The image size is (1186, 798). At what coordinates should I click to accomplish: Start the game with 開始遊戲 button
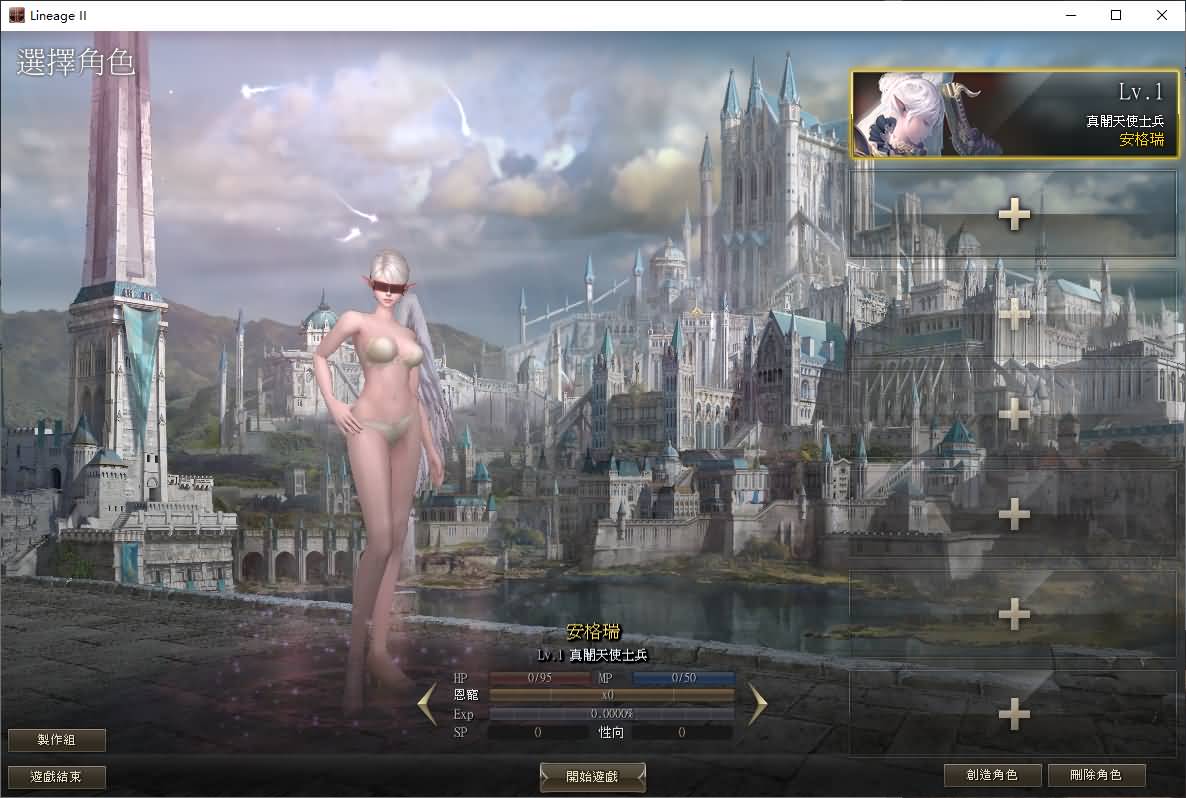[592, 777]
